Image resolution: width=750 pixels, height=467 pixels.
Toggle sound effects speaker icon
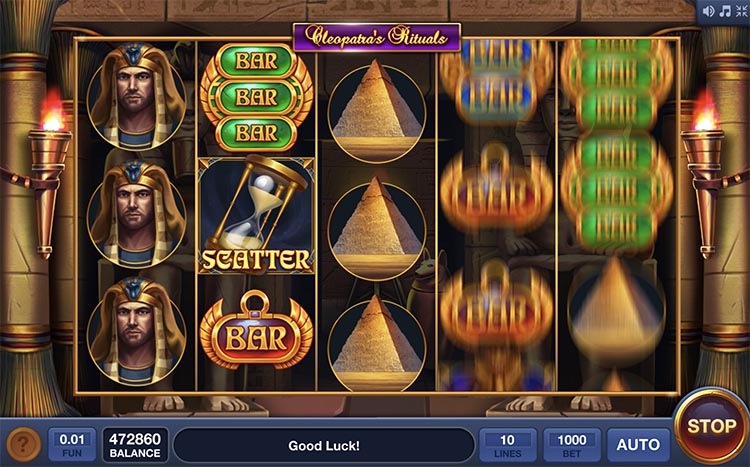point(709,11)
